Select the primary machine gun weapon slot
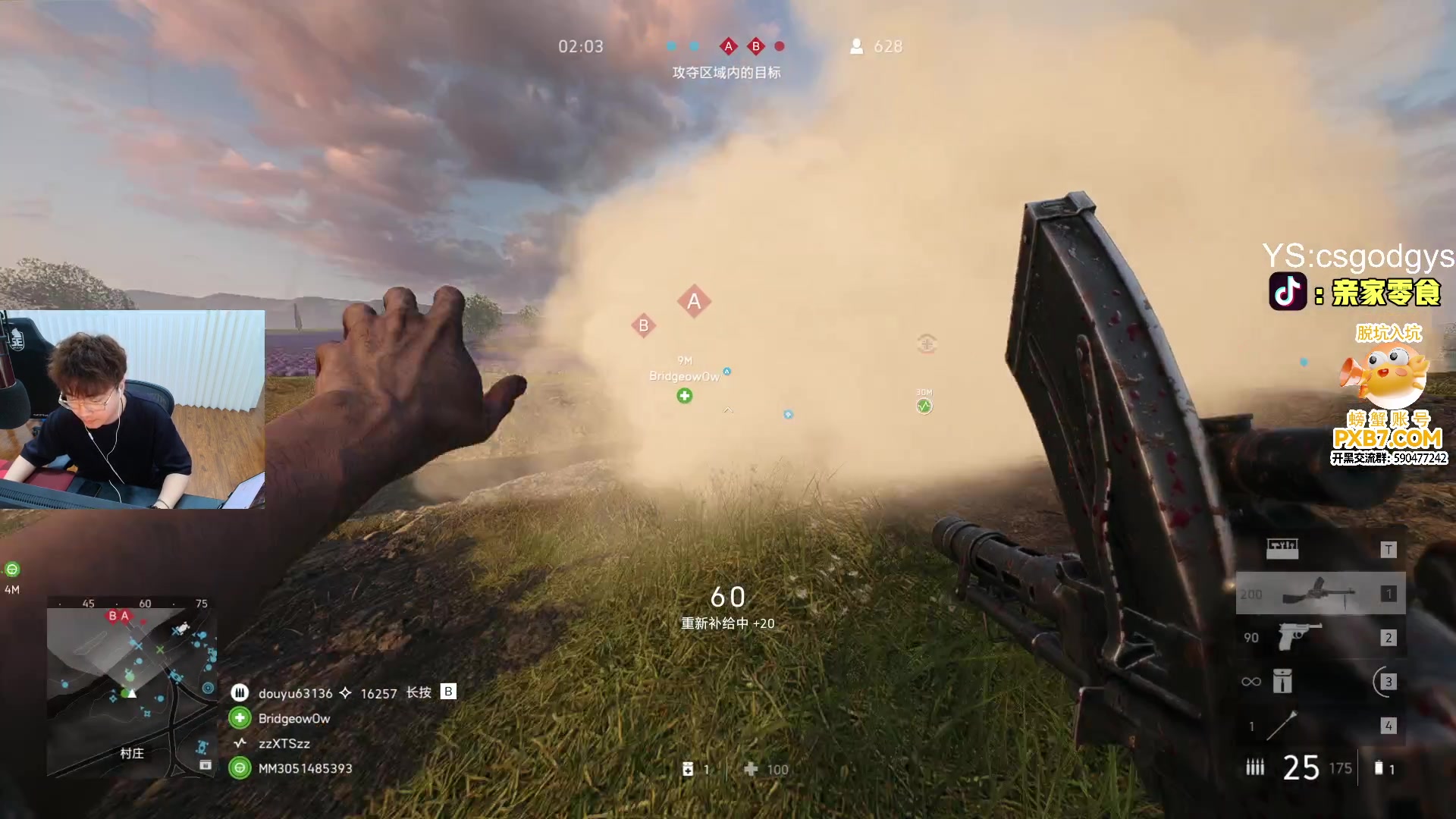1456x819 pixels. tap(1319, 594)
